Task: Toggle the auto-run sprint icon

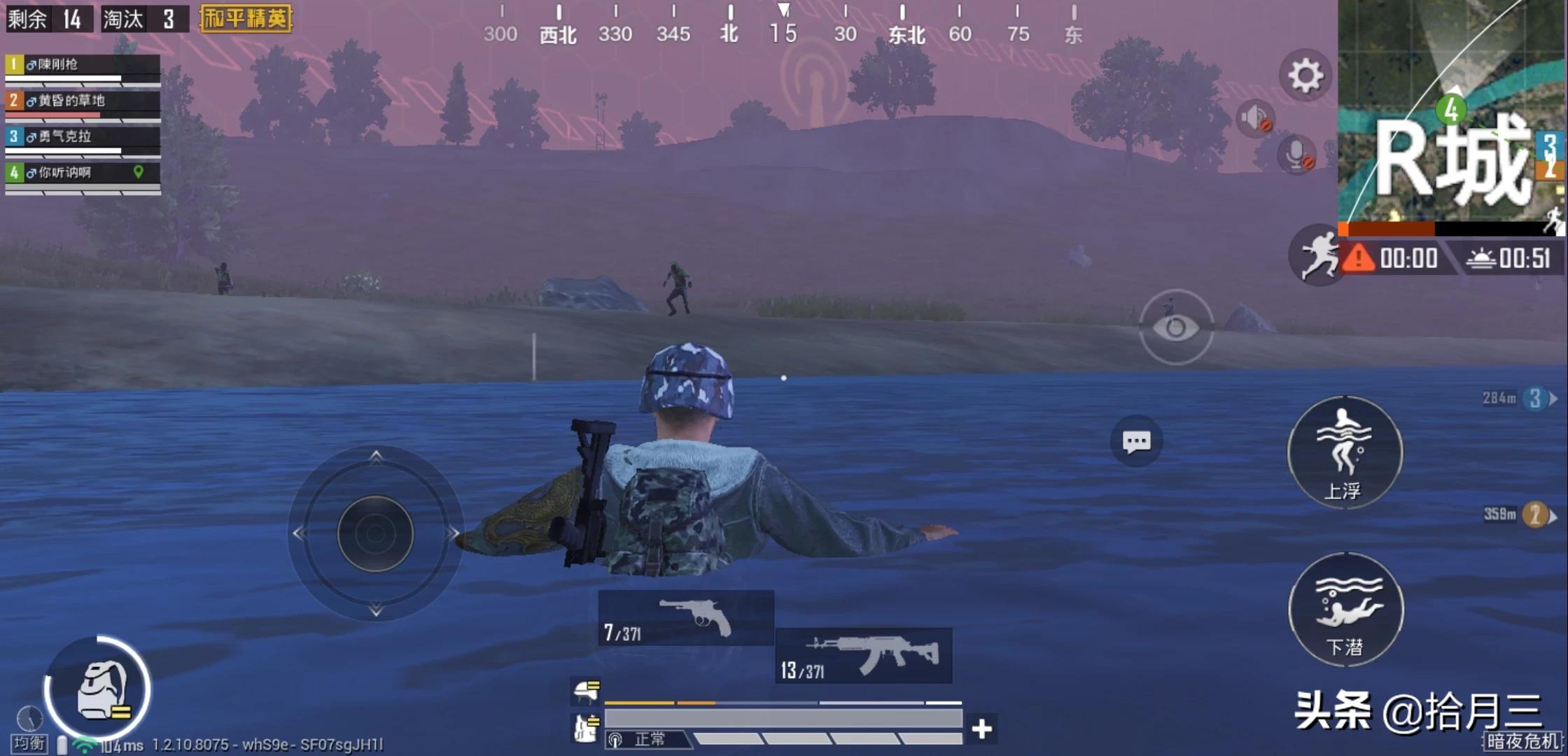Action: click(x=1317, y=255)
